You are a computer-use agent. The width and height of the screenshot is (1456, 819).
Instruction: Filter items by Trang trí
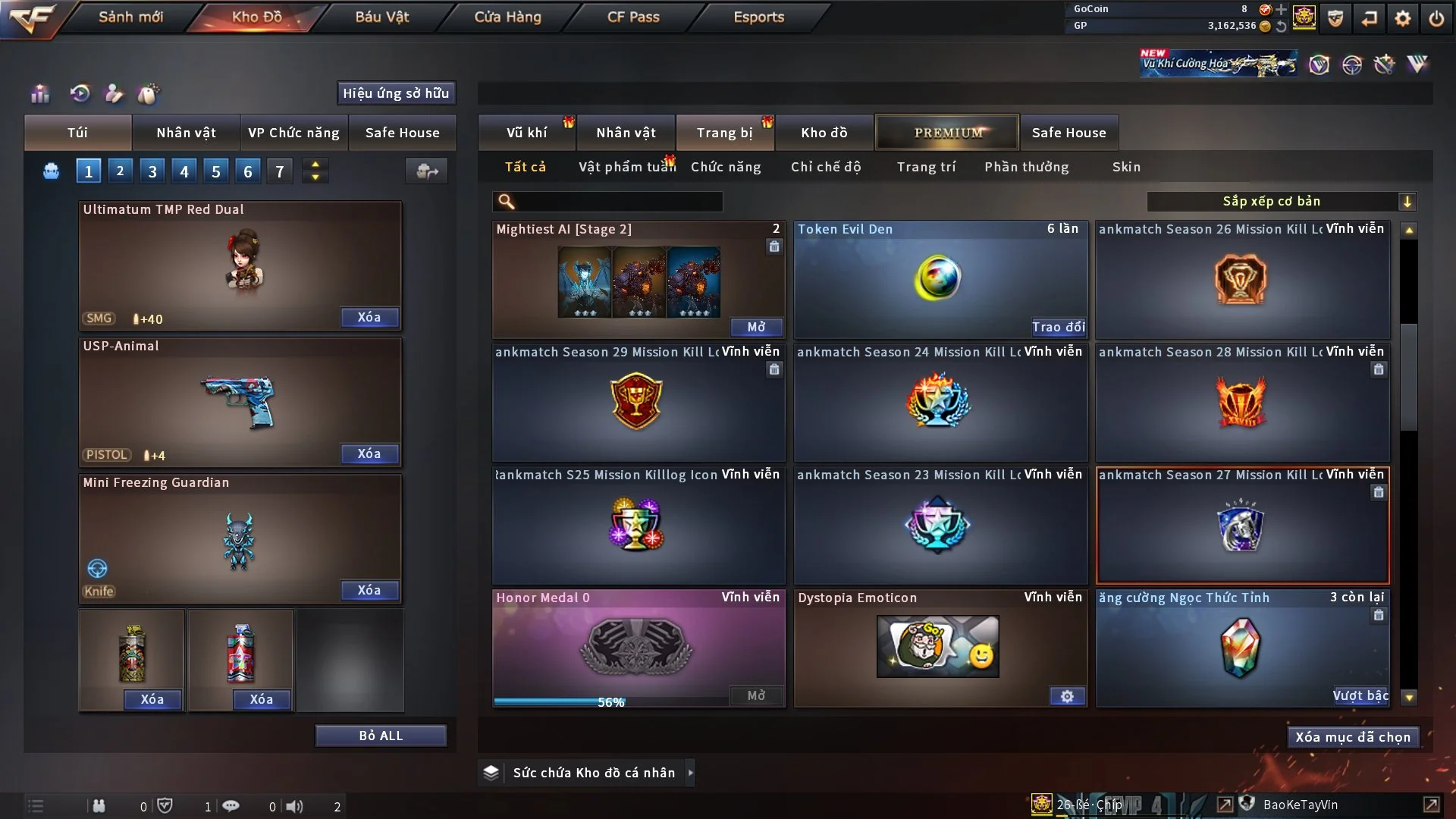click(926, 167)
